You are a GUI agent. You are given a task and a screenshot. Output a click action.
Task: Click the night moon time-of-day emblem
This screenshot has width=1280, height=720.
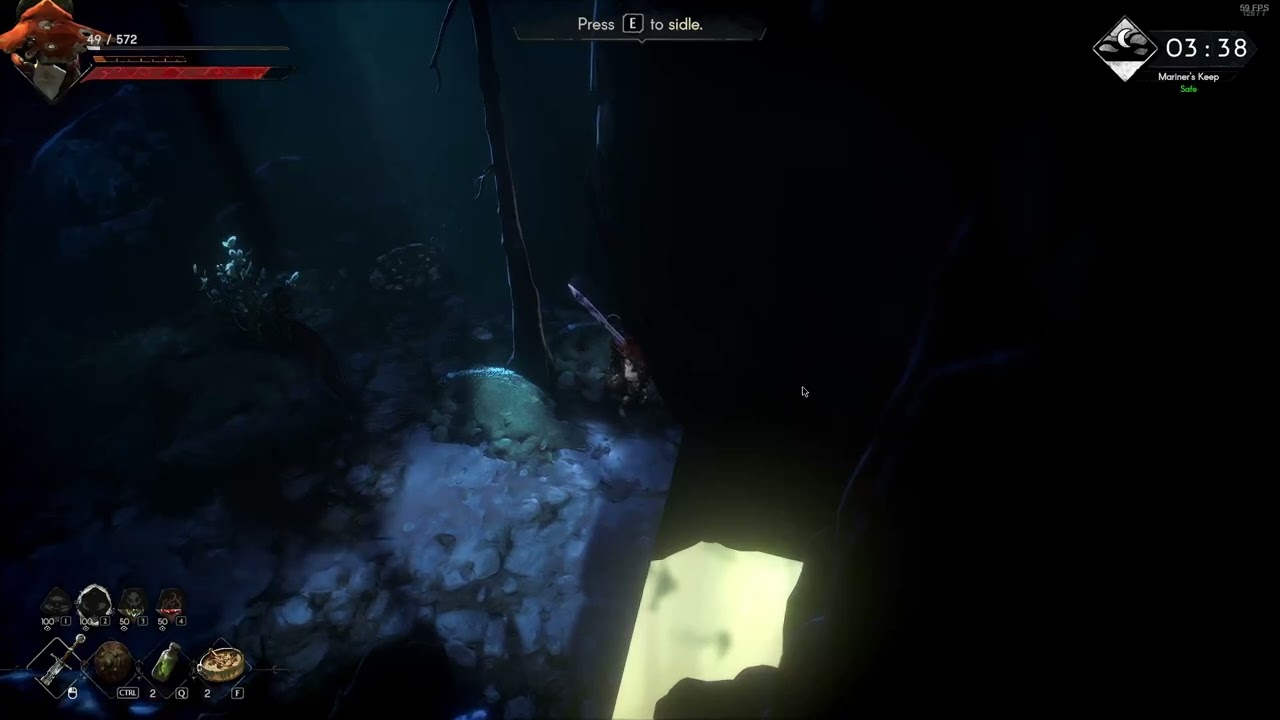[x=1125, y=48]
